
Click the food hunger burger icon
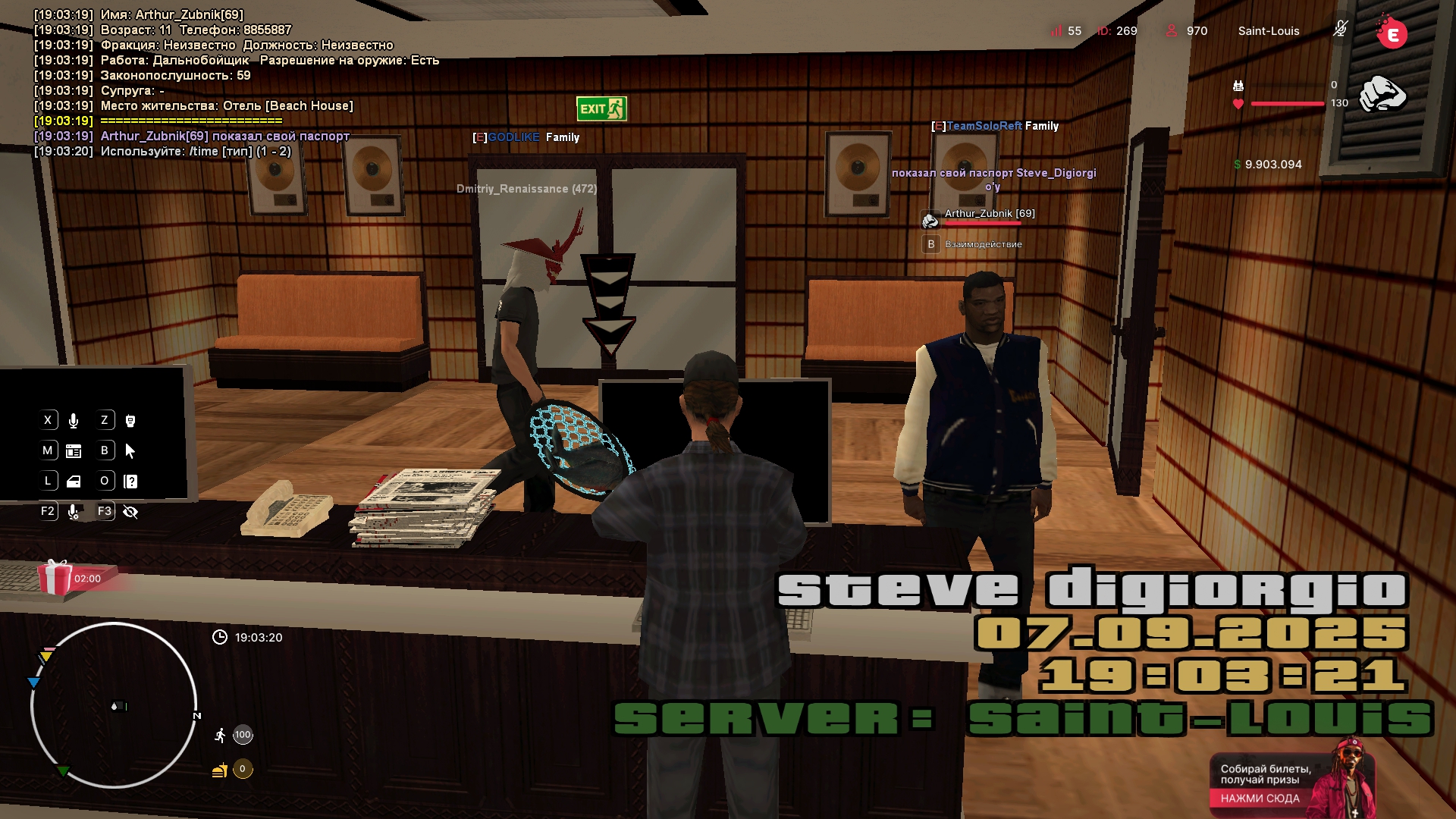click(x=220, y=770)
